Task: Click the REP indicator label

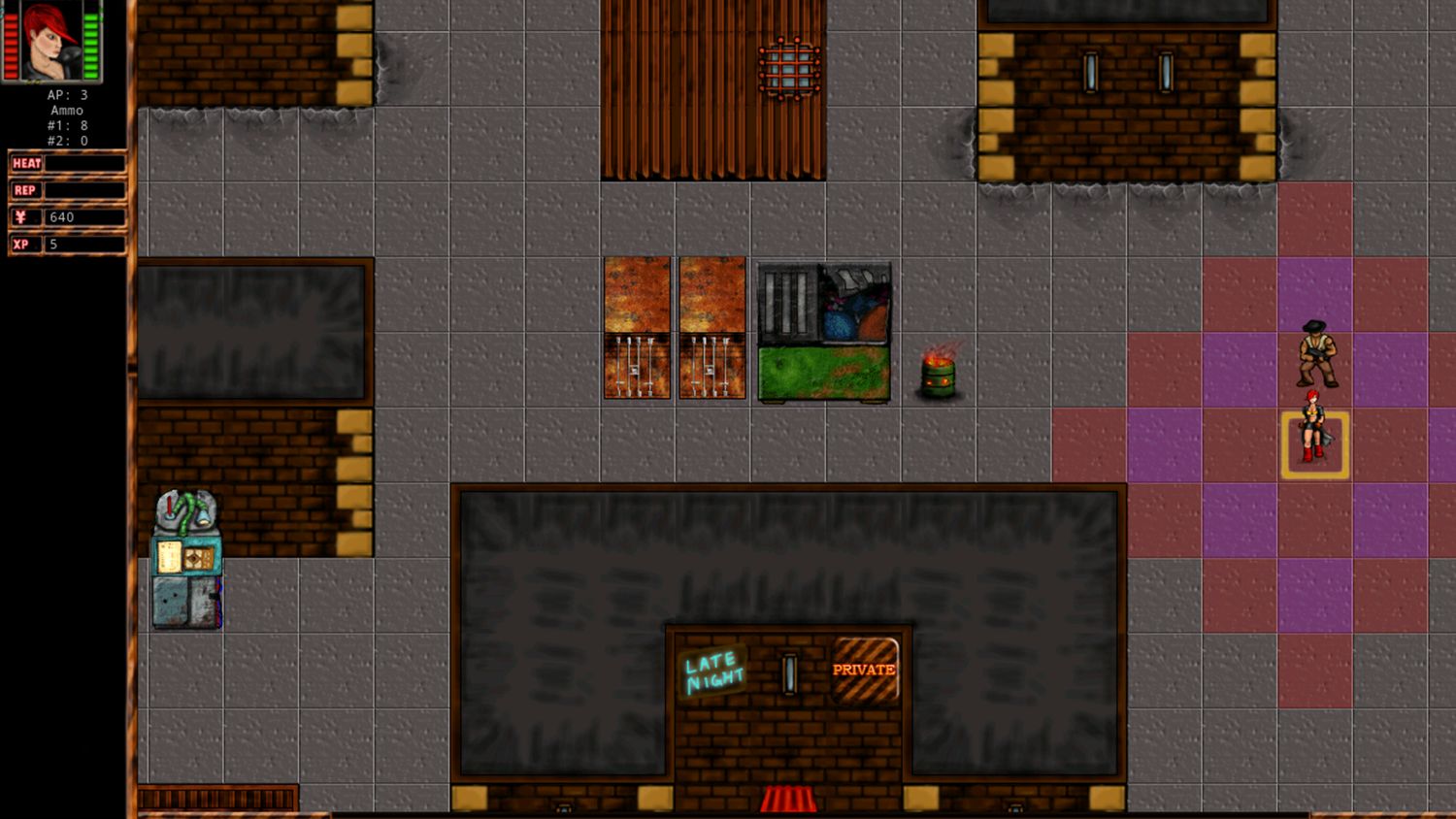Action: pyautogui.click(x=24, y=190)
